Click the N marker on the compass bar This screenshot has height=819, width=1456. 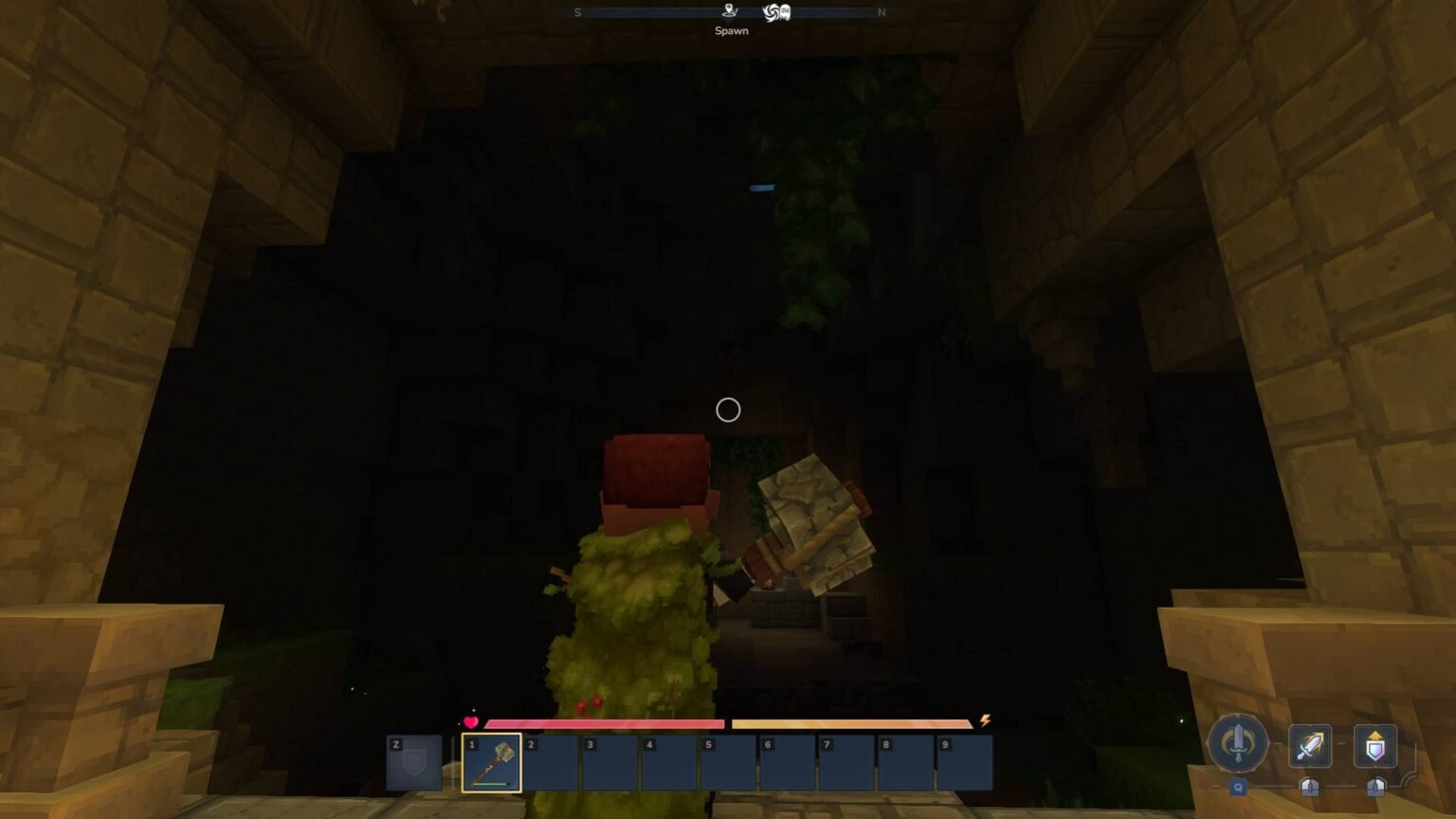pos(882,11)
